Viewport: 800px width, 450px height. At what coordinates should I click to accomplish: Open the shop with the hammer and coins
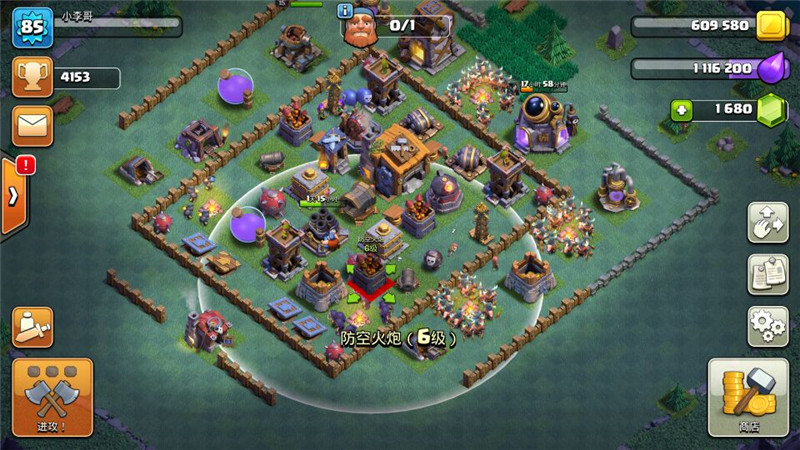[x=748, y=396]
